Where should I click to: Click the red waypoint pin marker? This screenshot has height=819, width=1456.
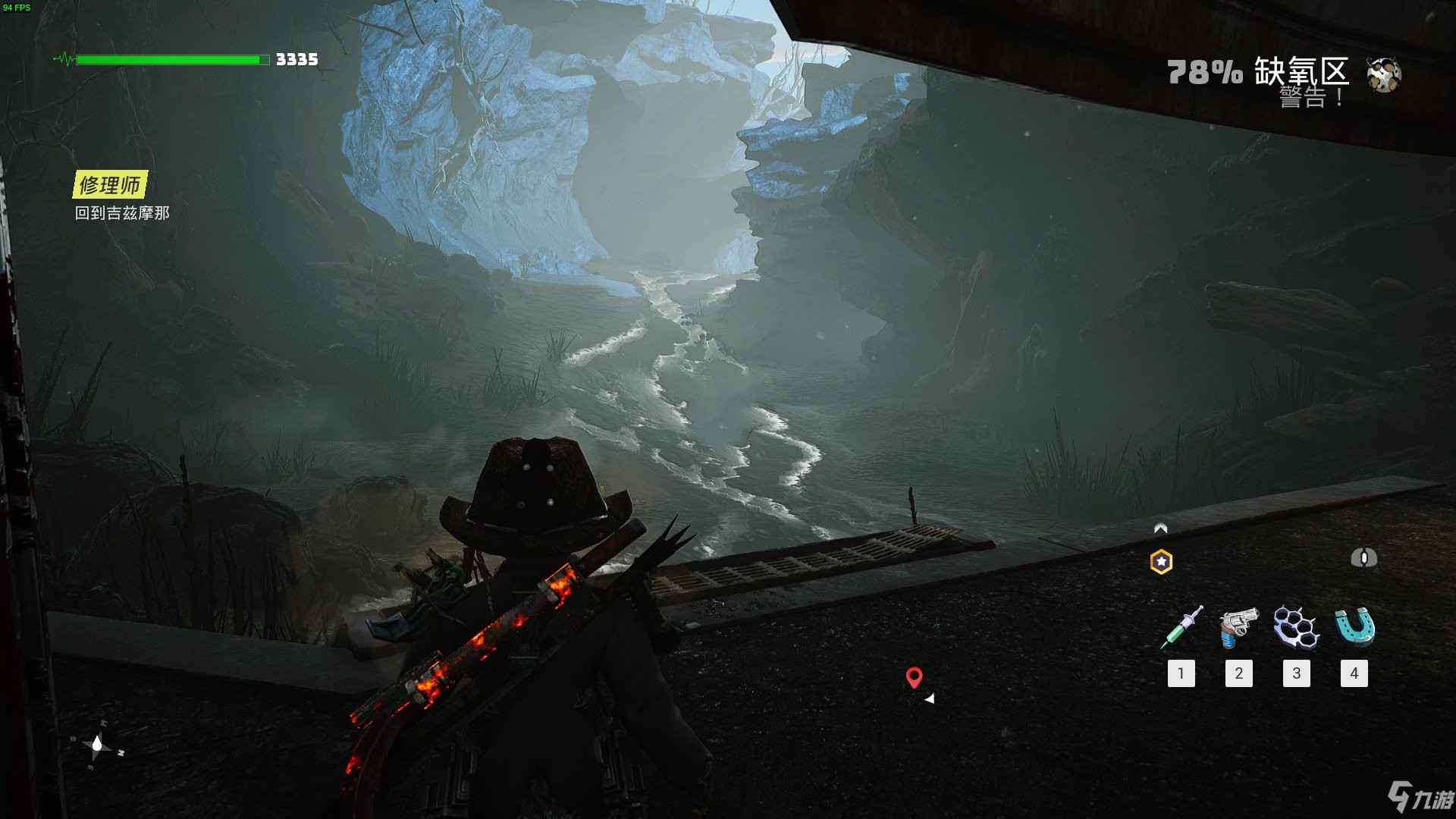(915, 677)
